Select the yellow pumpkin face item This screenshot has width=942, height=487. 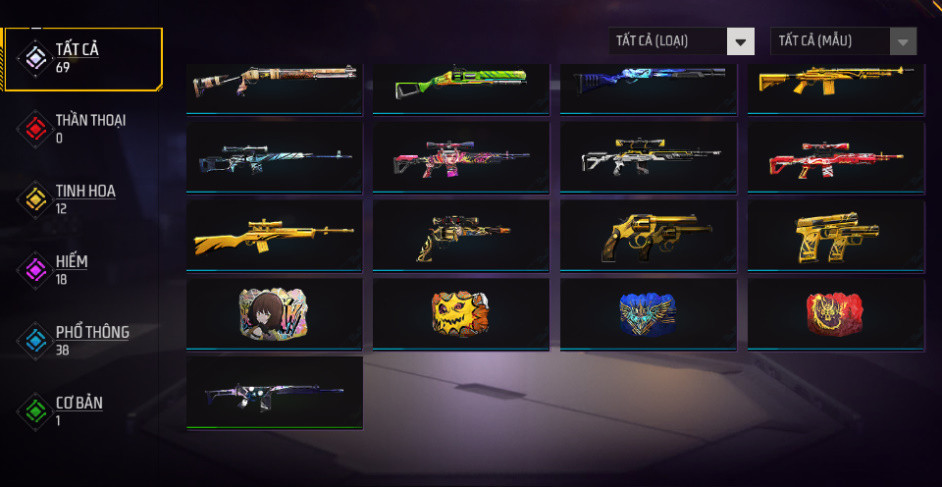click(x=461, y=313)
